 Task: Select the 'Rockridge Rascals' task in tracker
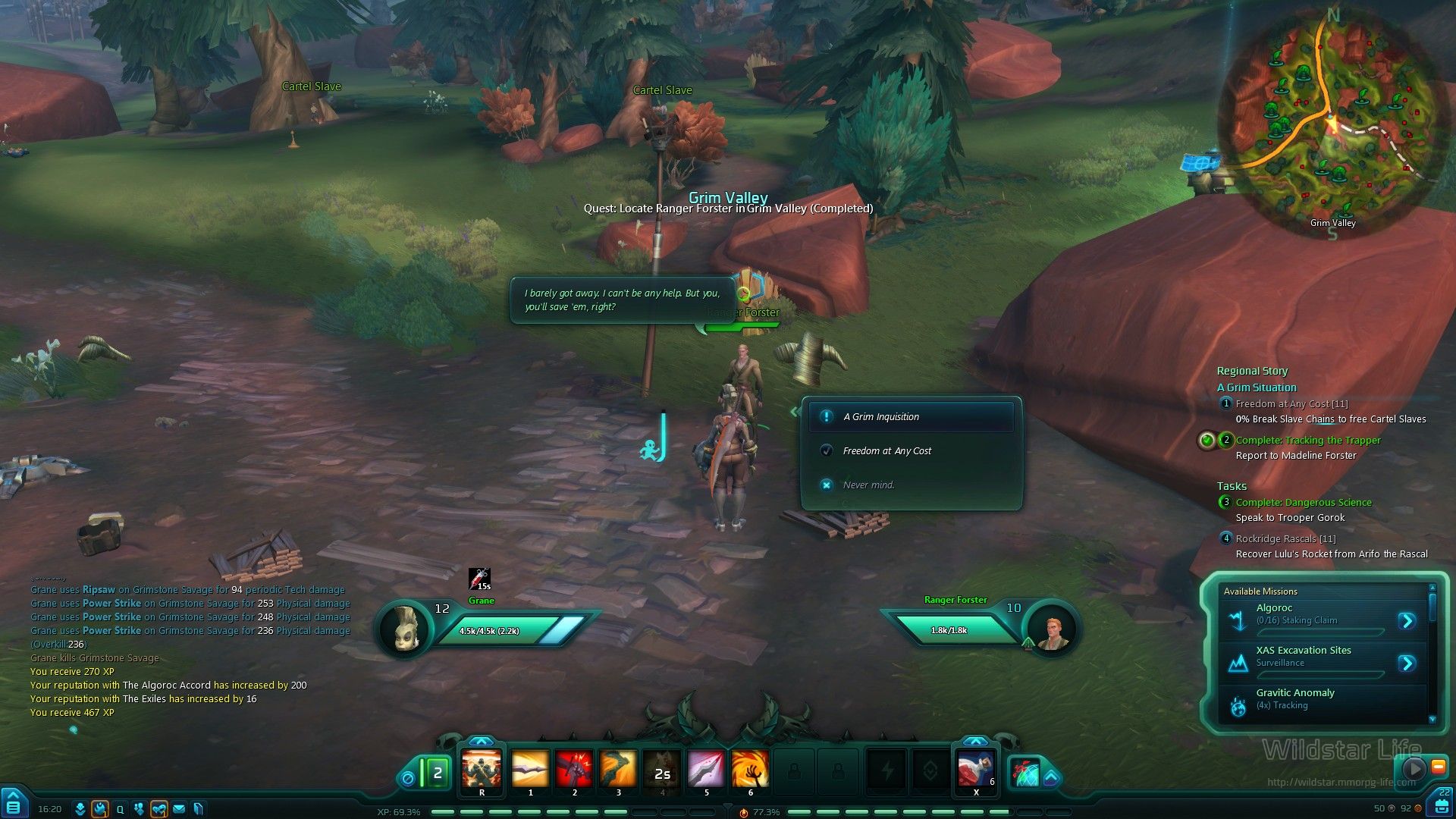coord(1285,539)
